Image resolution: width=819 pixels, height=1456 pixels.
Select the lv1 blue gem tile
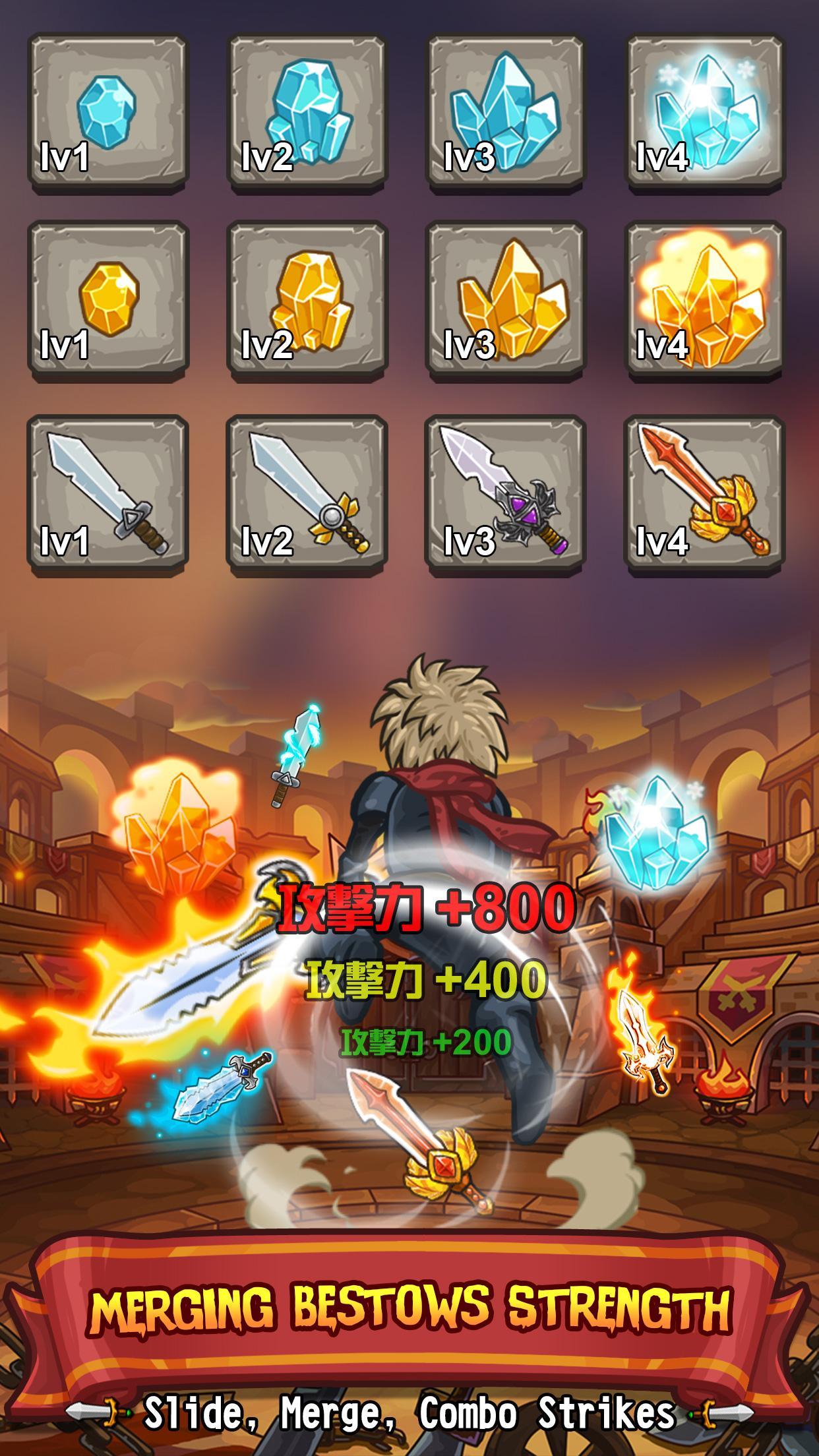pos(107,113)
